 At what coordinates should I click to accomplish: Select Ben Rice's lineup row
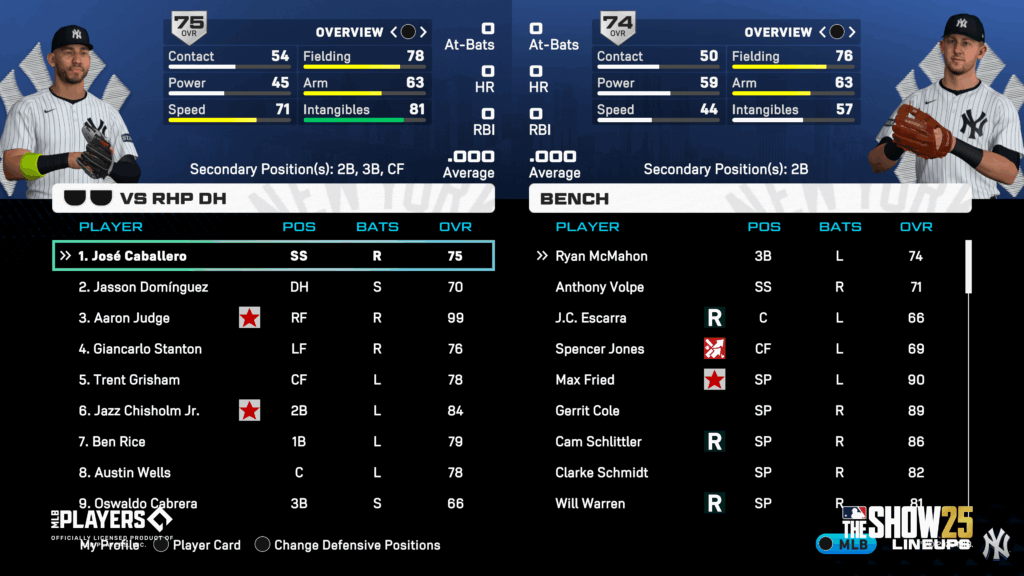[272, 442]
